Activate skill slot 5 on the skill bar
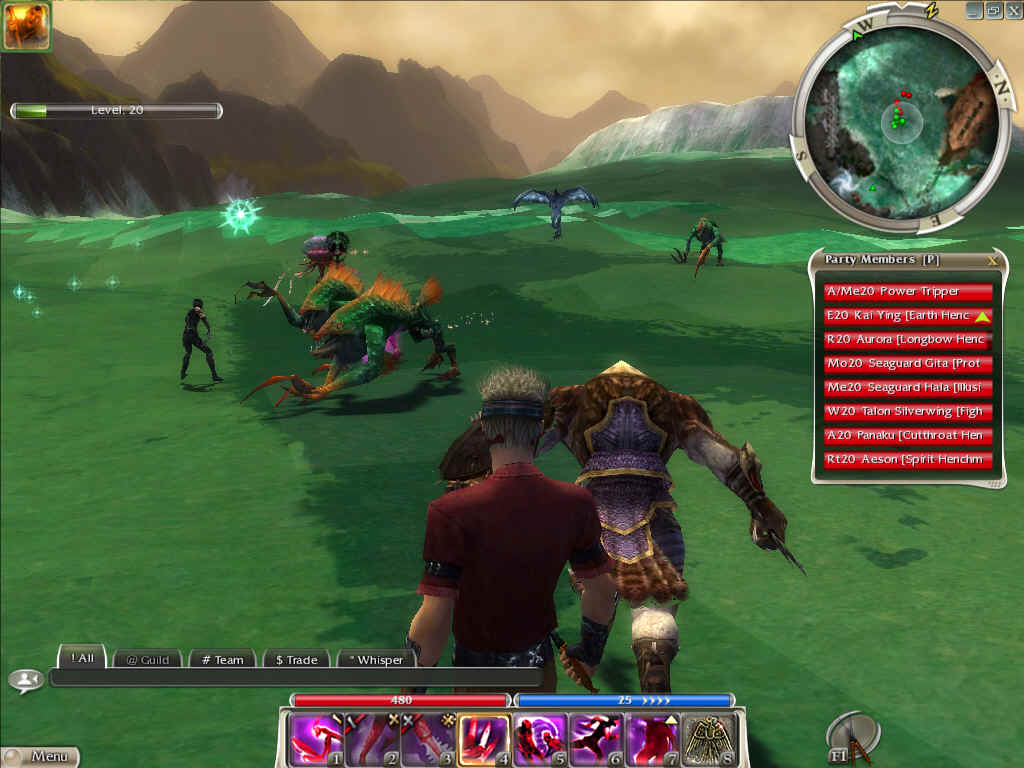 coord(540,739)
